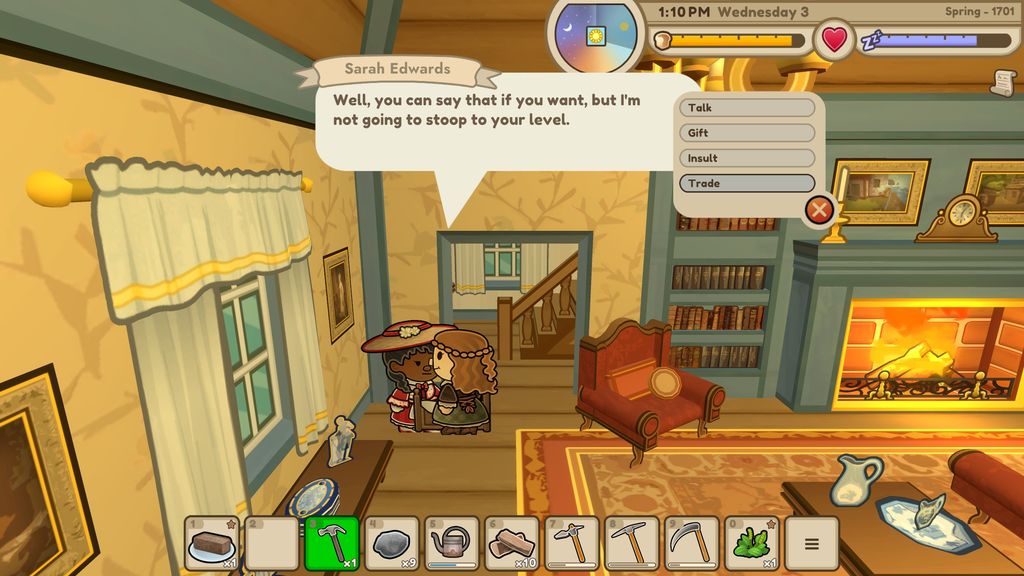Image resolution: width=1024 pixels, height=576 pixels.
Task: Click the day-night clock dial
Action: (x=596, y=35)
